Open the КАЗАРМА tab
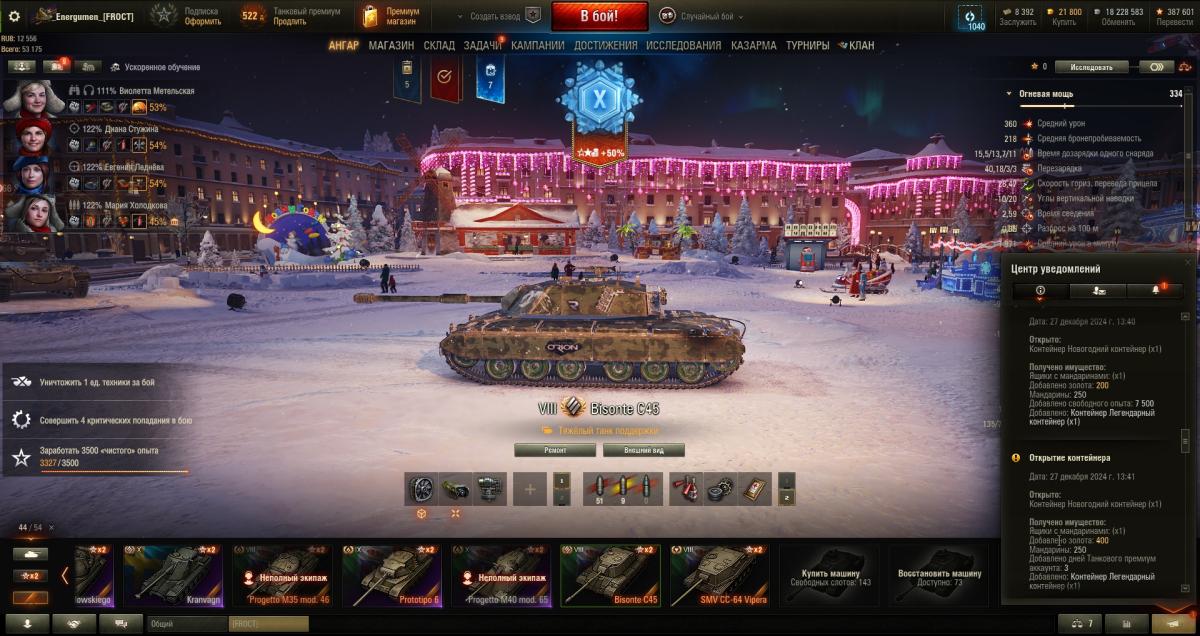 point(753,45)
